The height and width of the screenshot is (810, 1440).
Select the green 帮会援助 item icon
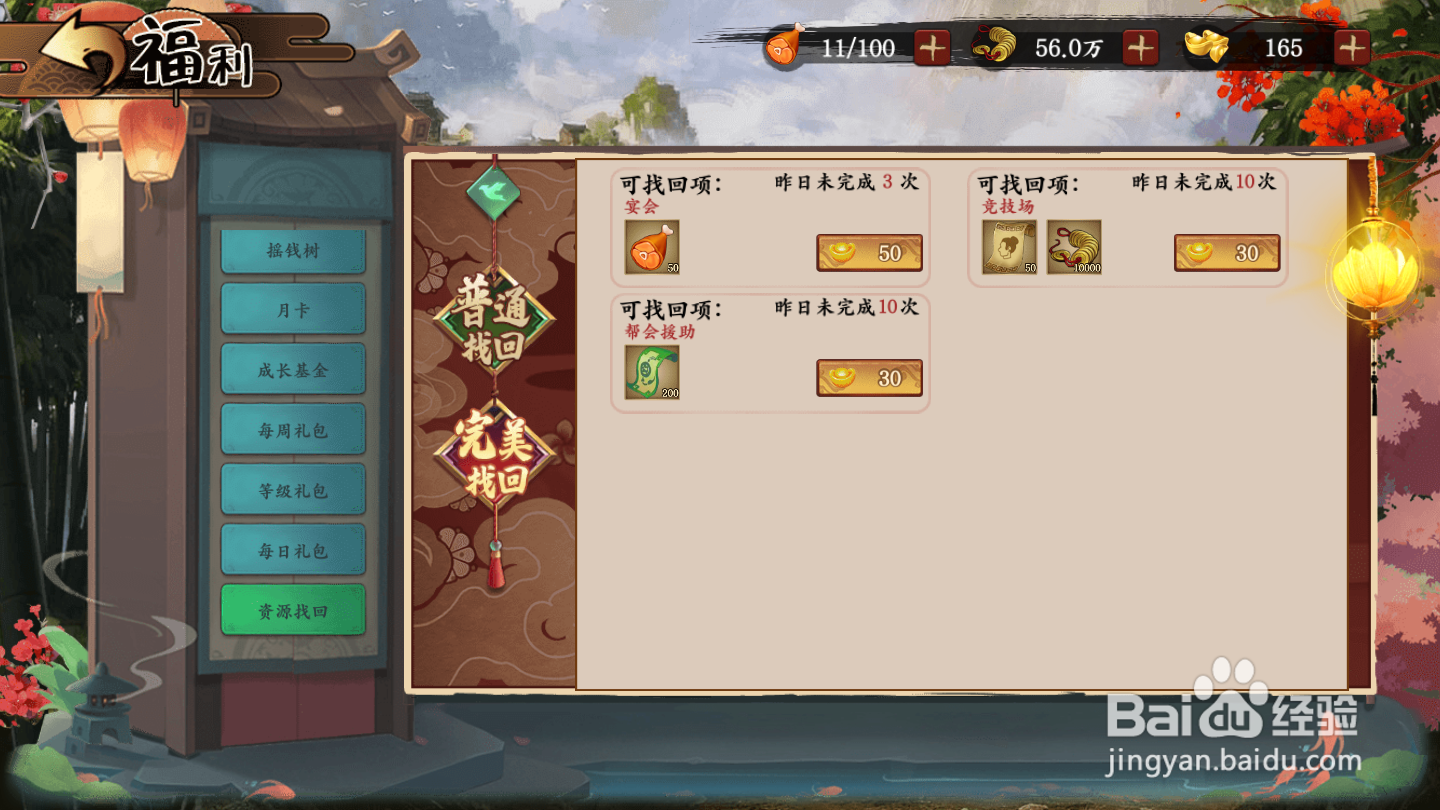(x=651, y=374)
